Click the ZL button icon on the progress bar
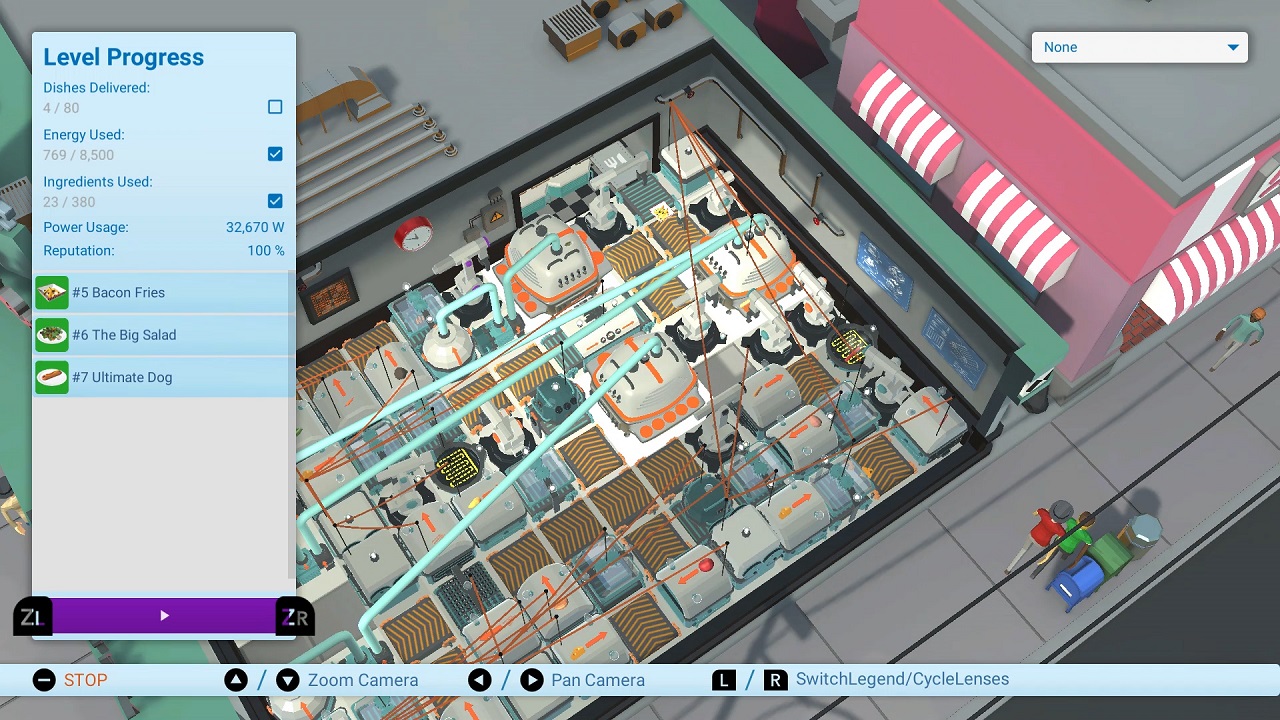Screen dimensions: 1280x720 click(31, 616)
